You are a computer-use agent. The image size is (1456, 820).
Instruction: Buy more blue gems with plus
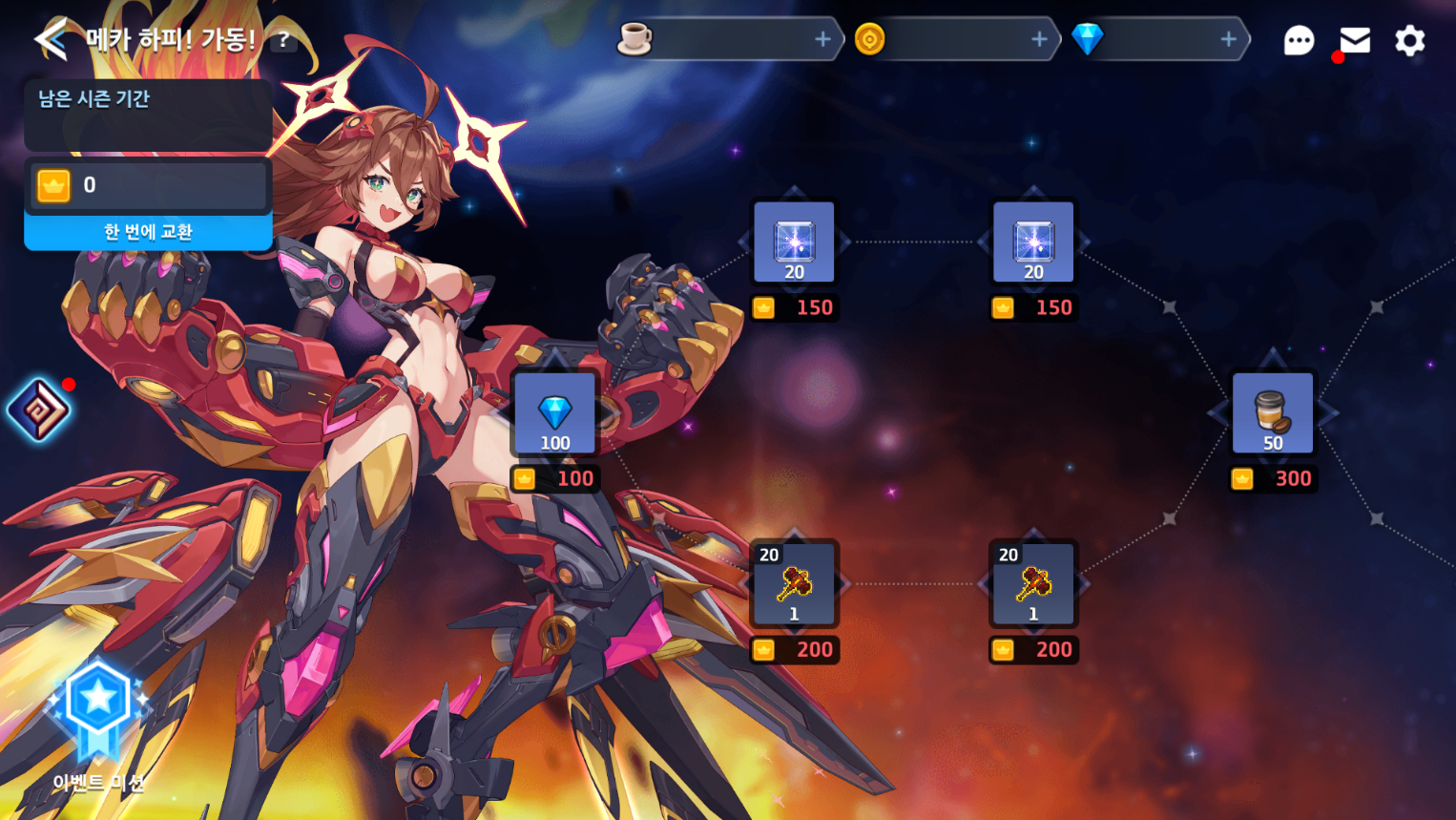tap(1228, 39)
